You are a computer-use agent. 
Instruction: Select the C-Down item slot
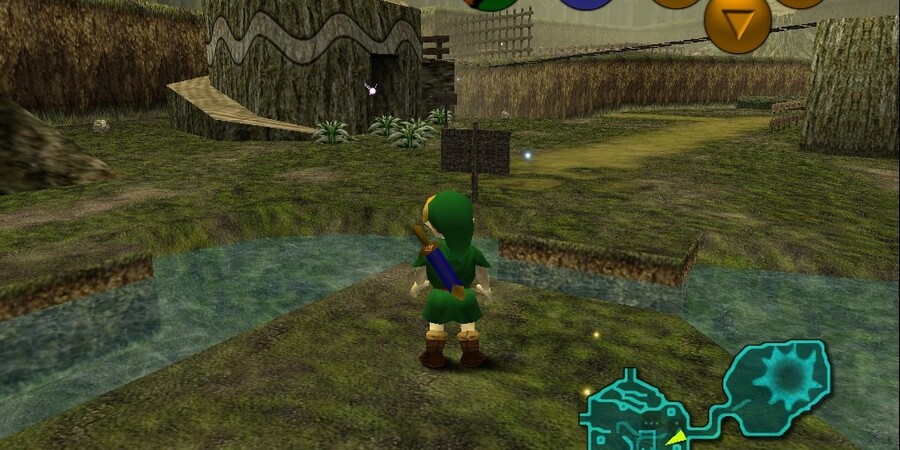[x=737, y=24]
